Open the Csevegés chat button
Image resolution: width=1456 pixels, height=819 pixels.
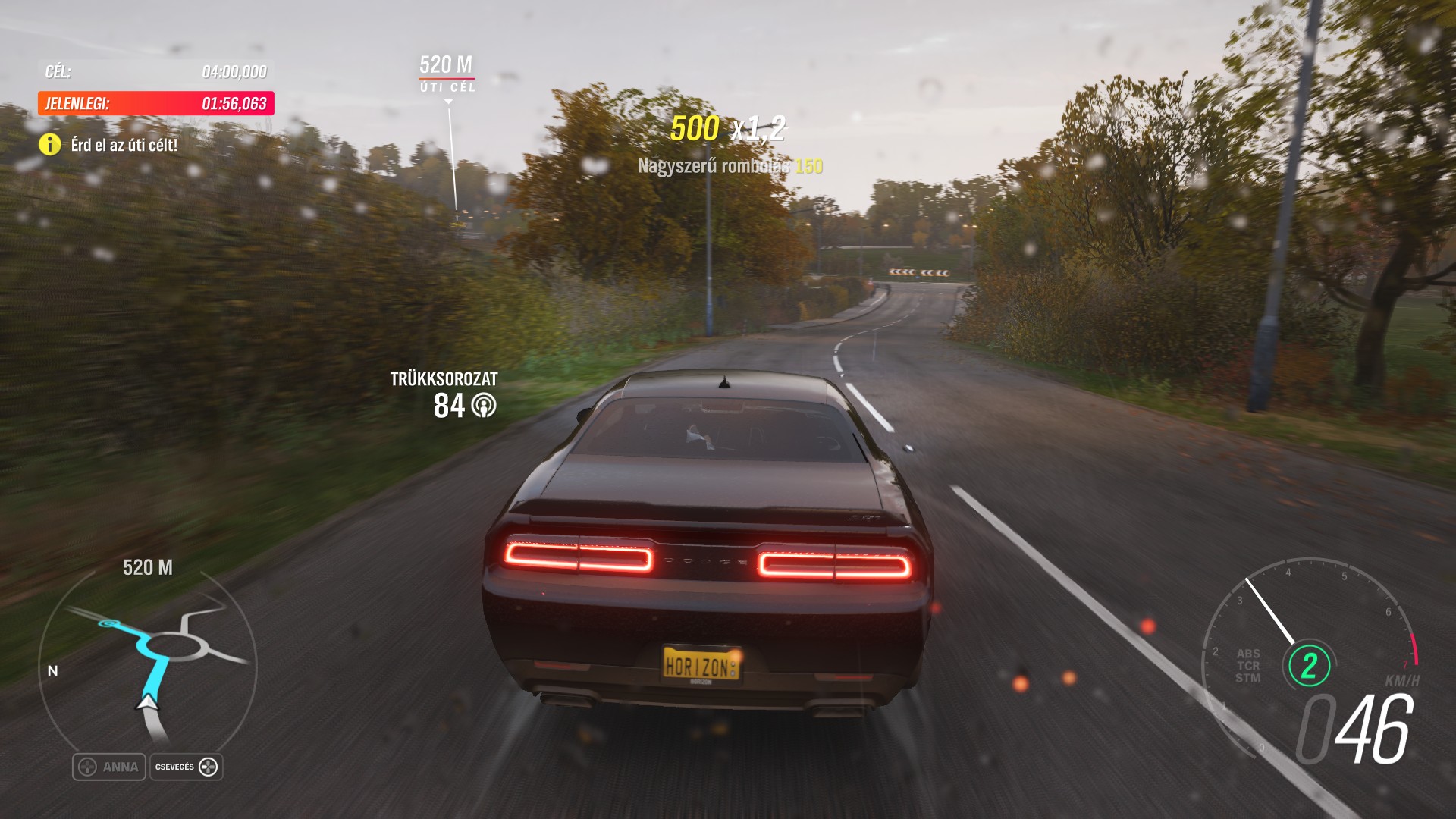point(187,767)
